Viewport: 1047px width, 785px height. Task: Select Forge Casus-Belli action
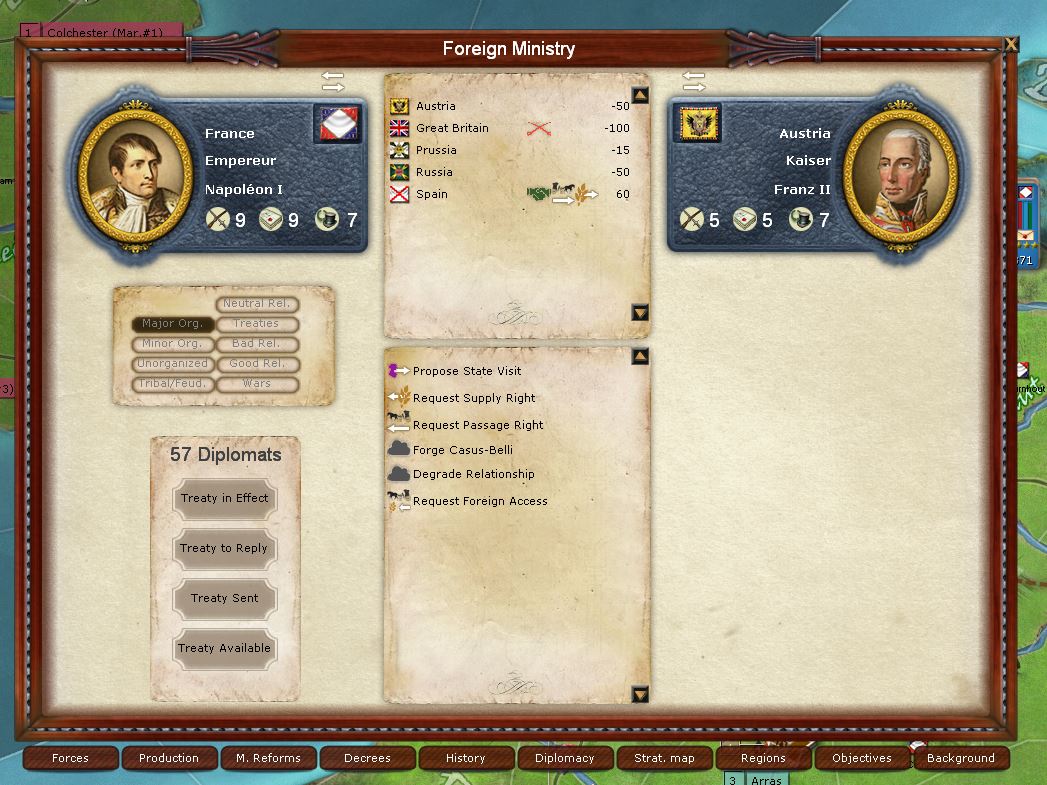(x=462, y=450)
